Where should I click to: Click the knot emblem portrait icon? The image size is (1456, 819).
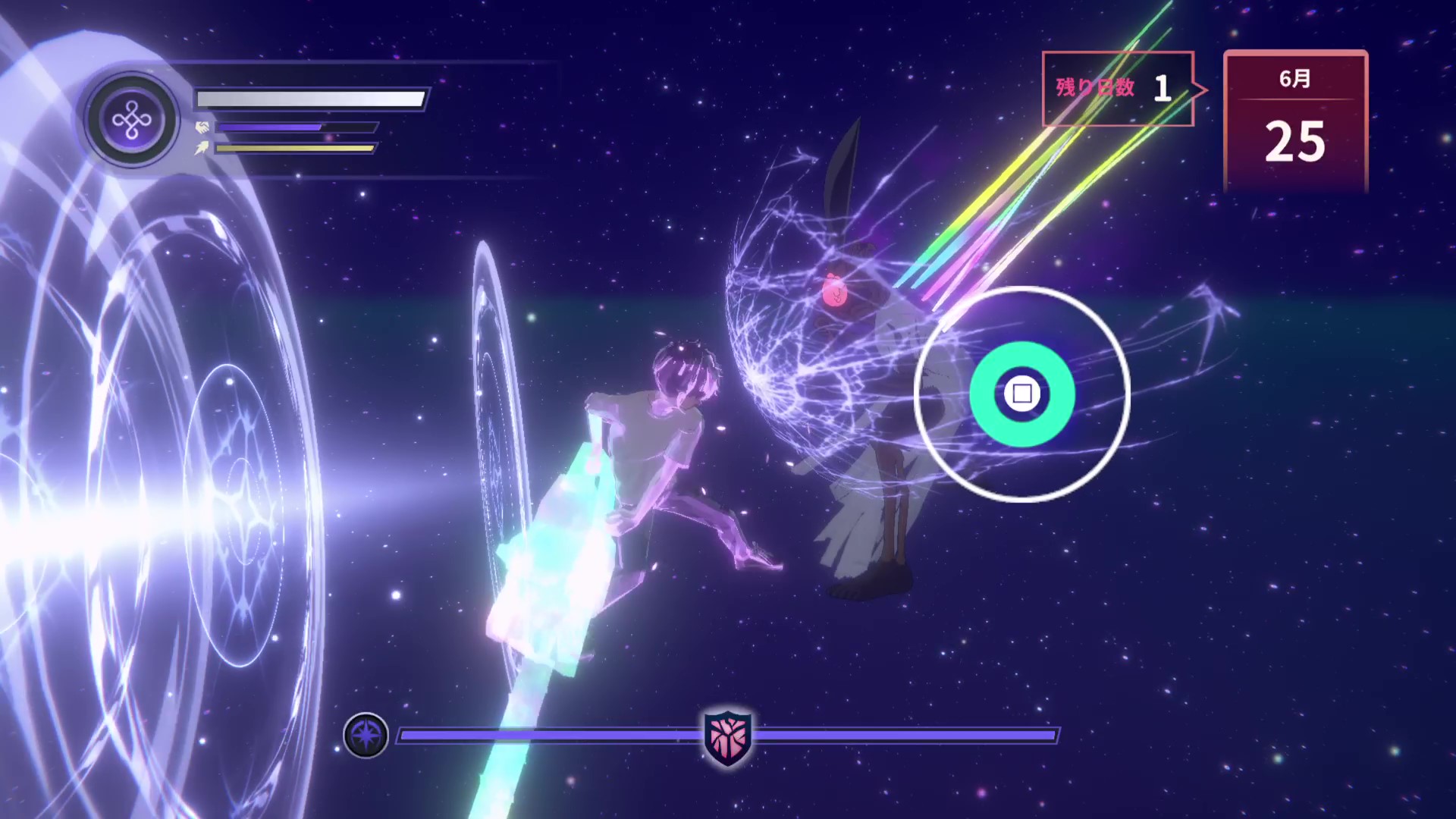point(132,120)
